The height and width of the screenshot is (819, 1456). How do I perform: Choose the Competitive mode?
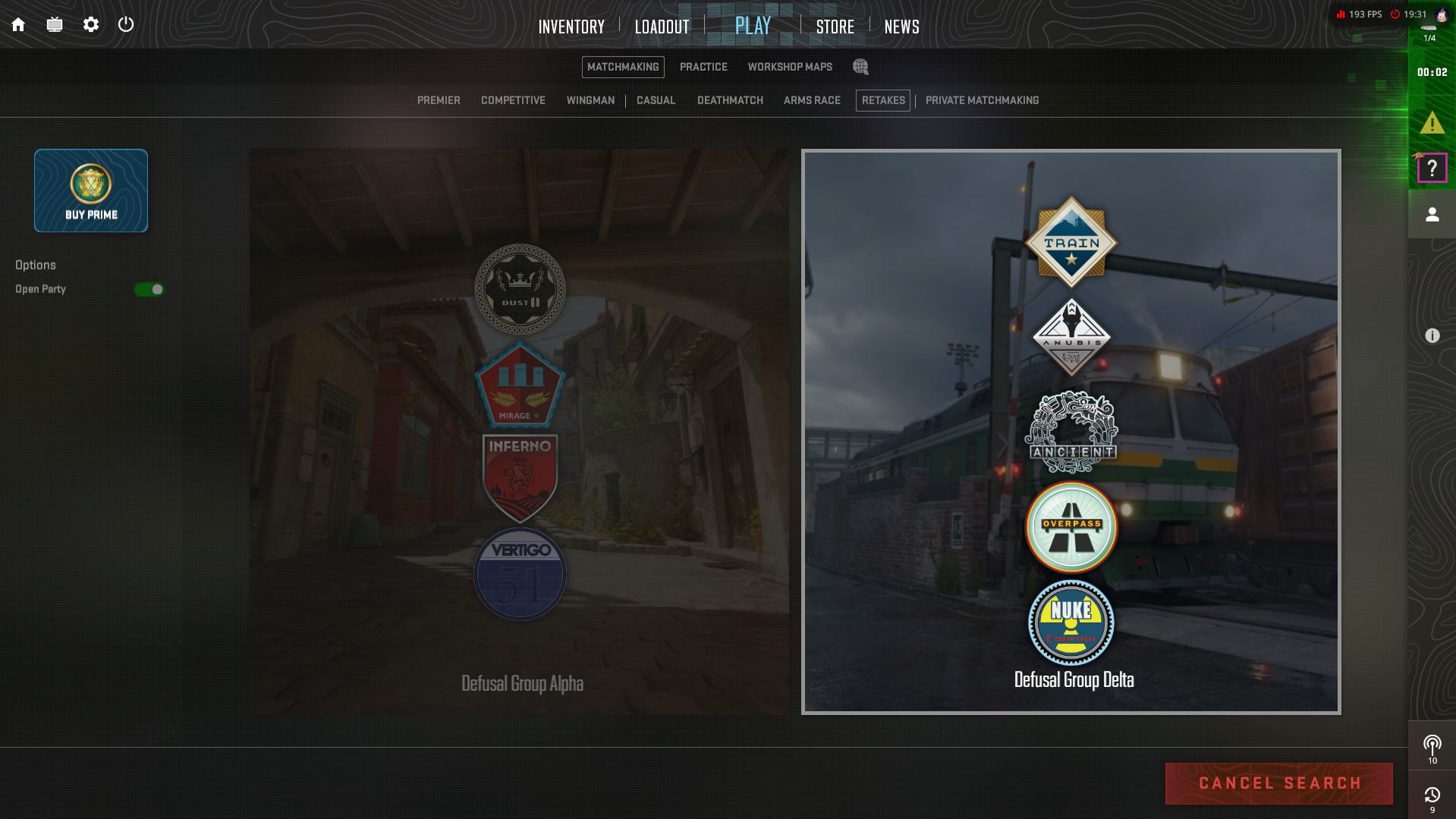point(513,100)
